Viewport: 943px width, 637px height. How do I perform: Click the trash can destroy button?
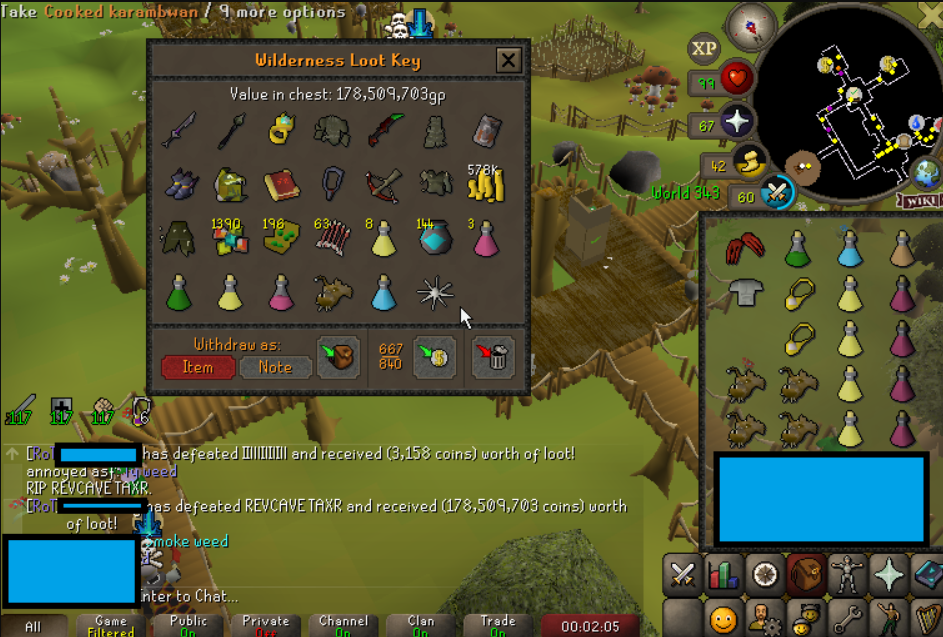493,358
